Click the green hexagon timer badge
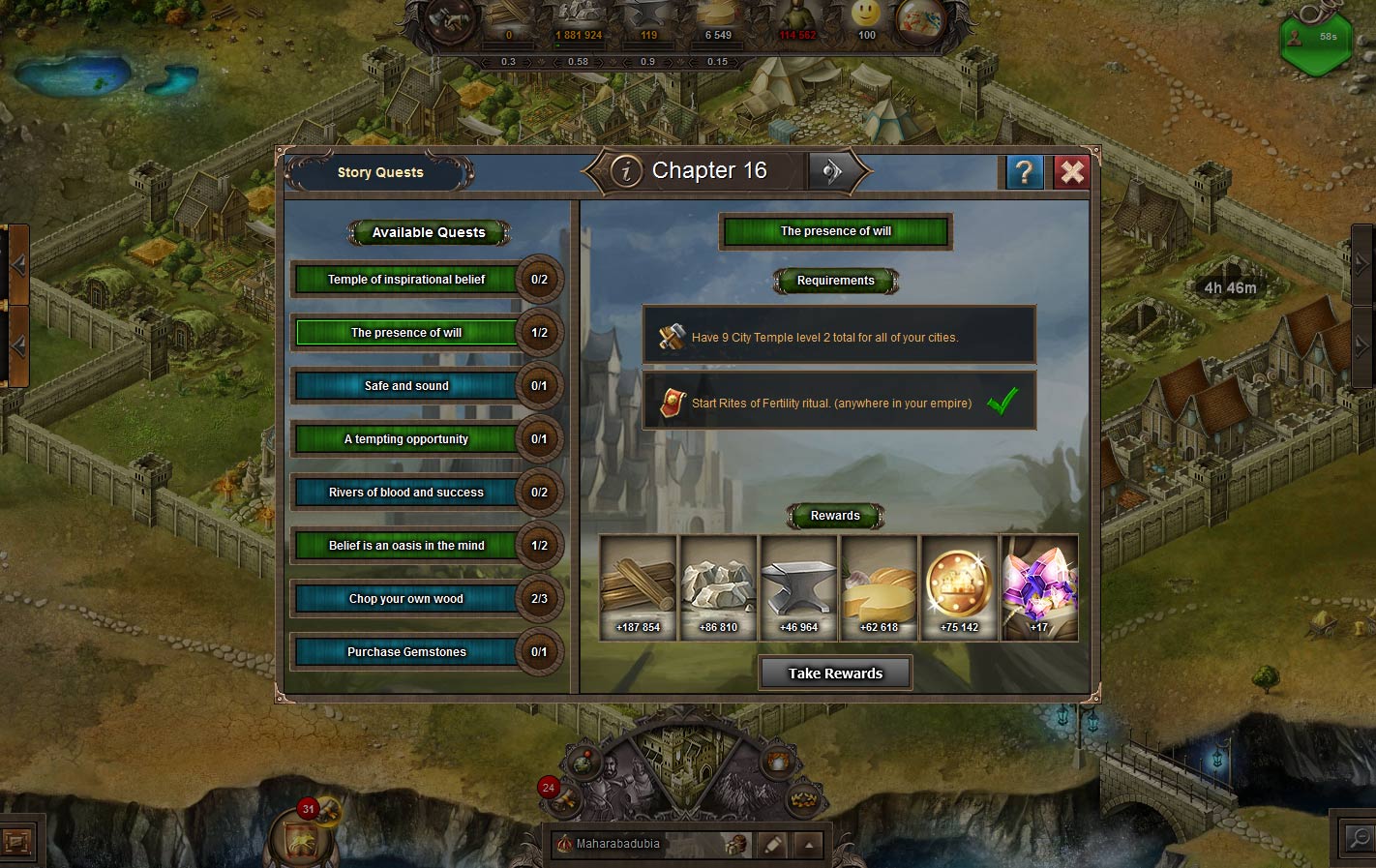Screen dimensions: 1376x868 (x=1316, y=42)
